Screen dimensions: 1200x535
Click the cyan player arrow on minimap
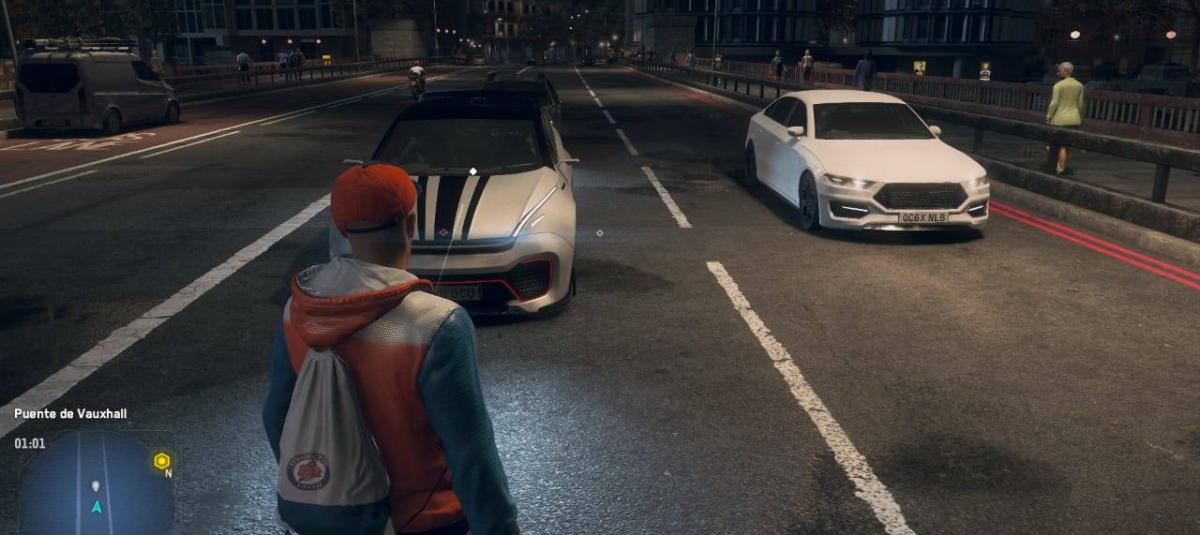pyautogui.click(x=96, y=507)
